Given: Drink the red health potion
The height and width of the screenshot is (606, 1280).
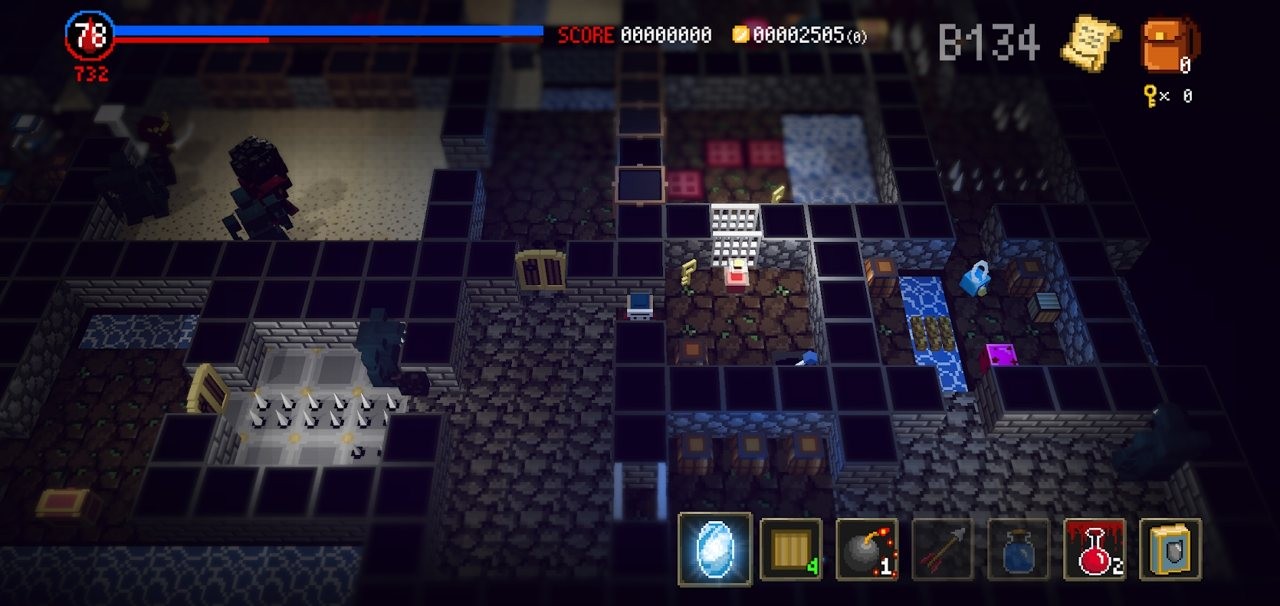Looking at the screenshot, I should (x=1094, y=549).
